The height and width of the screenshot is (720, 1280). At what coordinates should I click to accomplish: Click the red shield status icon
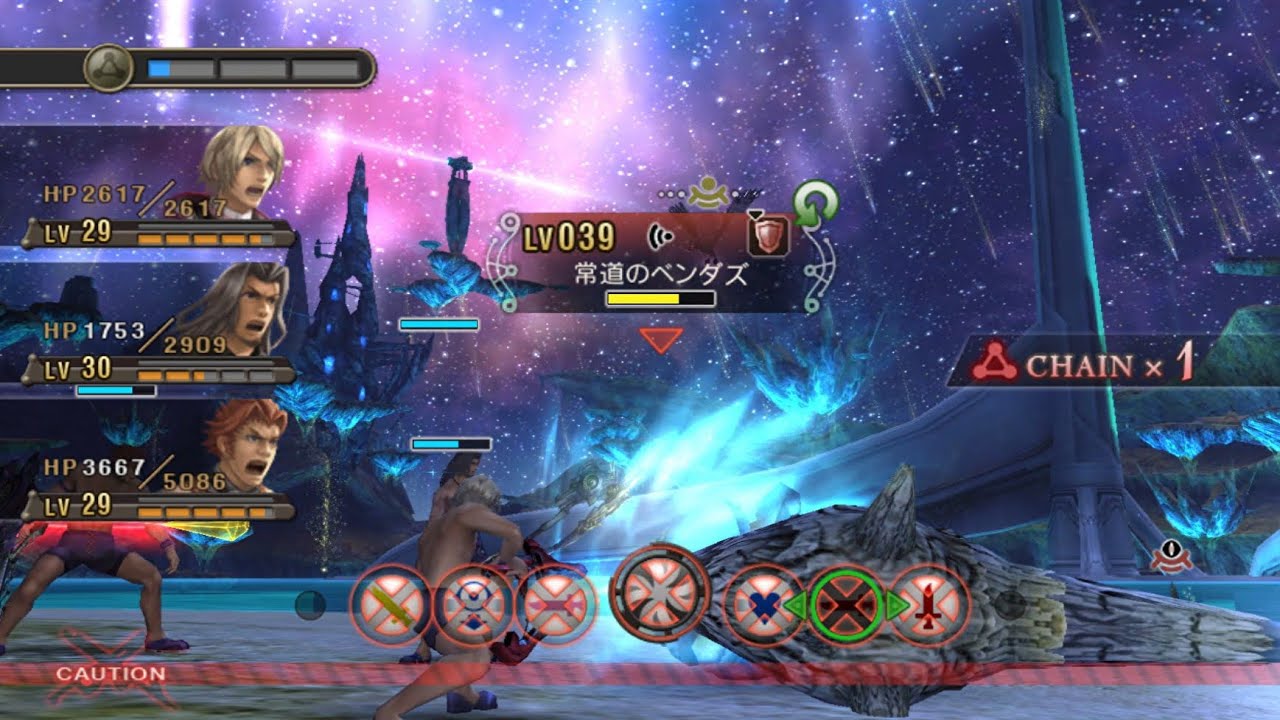click(769, 236)
